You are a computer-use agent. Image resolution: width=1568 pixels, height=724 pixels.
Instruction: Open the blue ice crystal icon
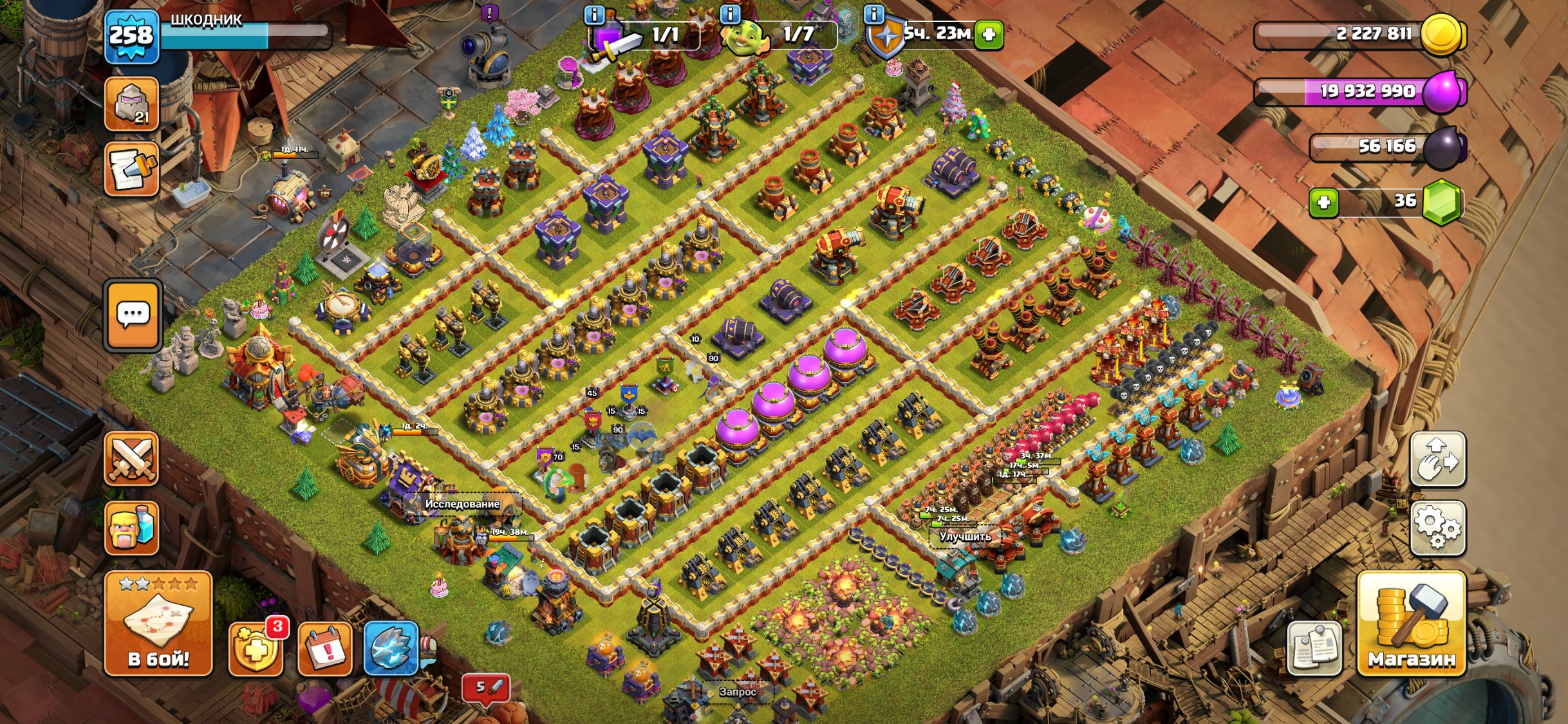391,649
